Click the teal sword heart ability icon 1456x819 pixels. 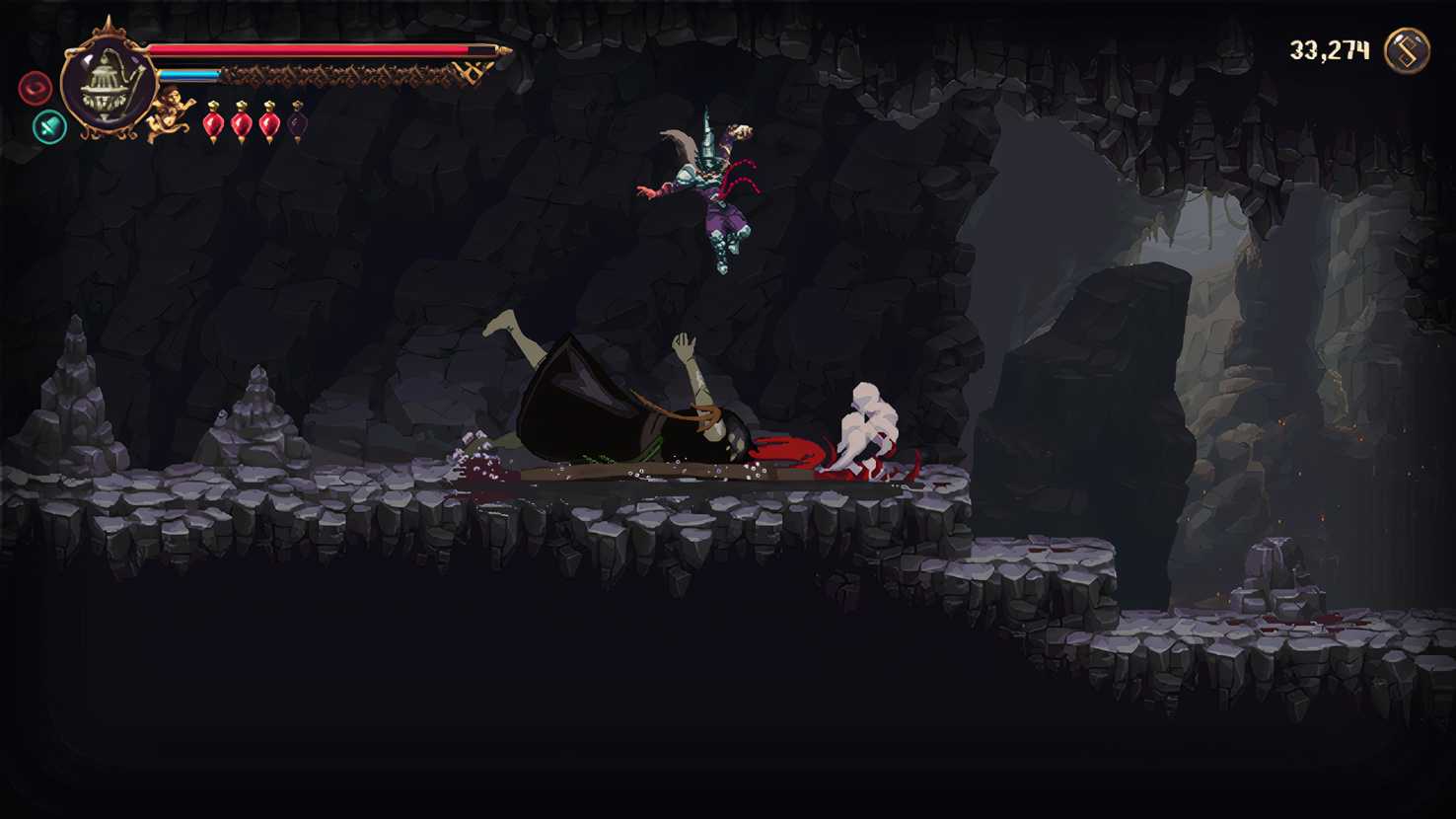(x=47, y=127)
